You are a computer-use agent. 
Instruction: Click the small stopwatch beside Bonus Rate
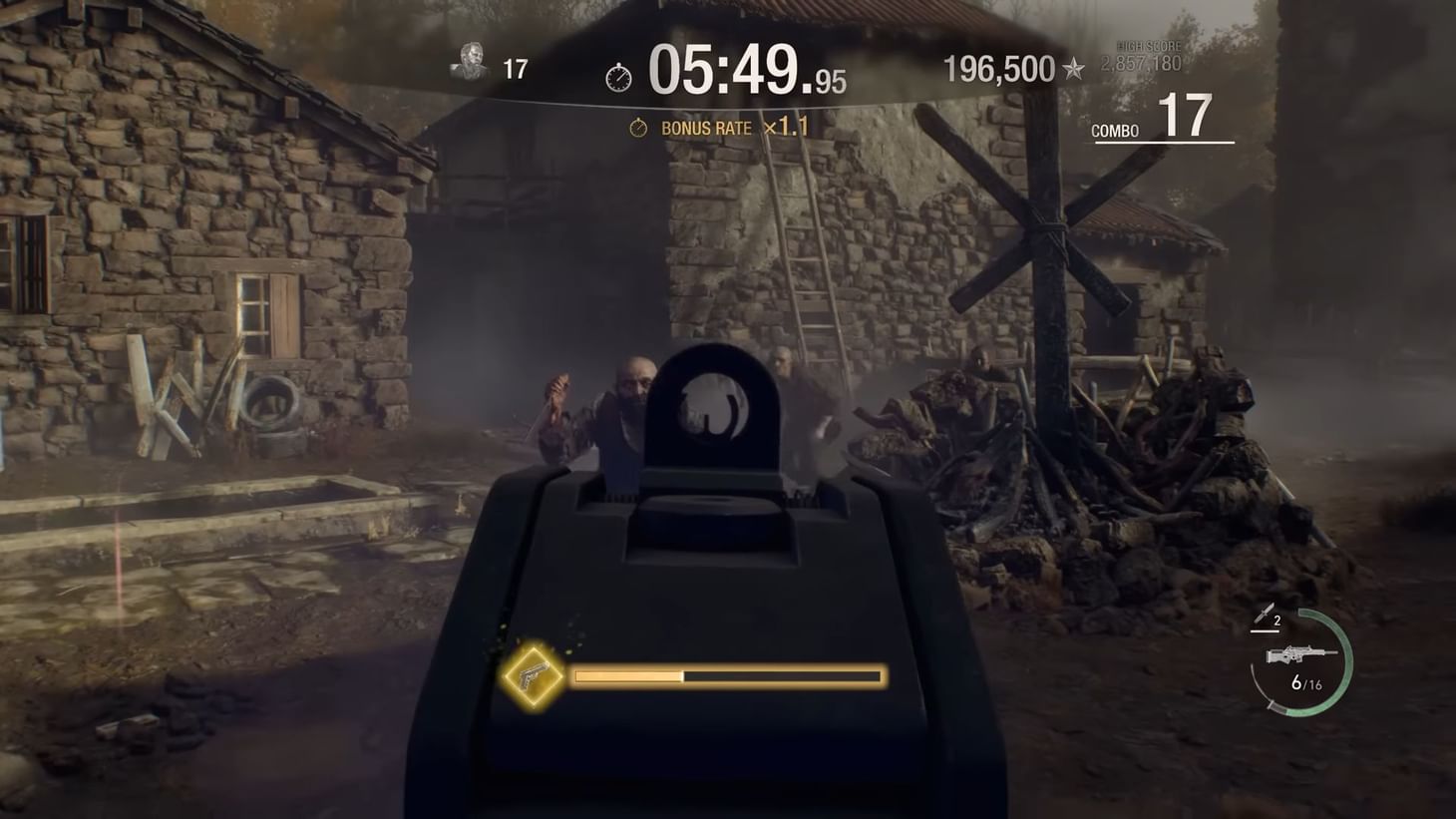(639, 128)
